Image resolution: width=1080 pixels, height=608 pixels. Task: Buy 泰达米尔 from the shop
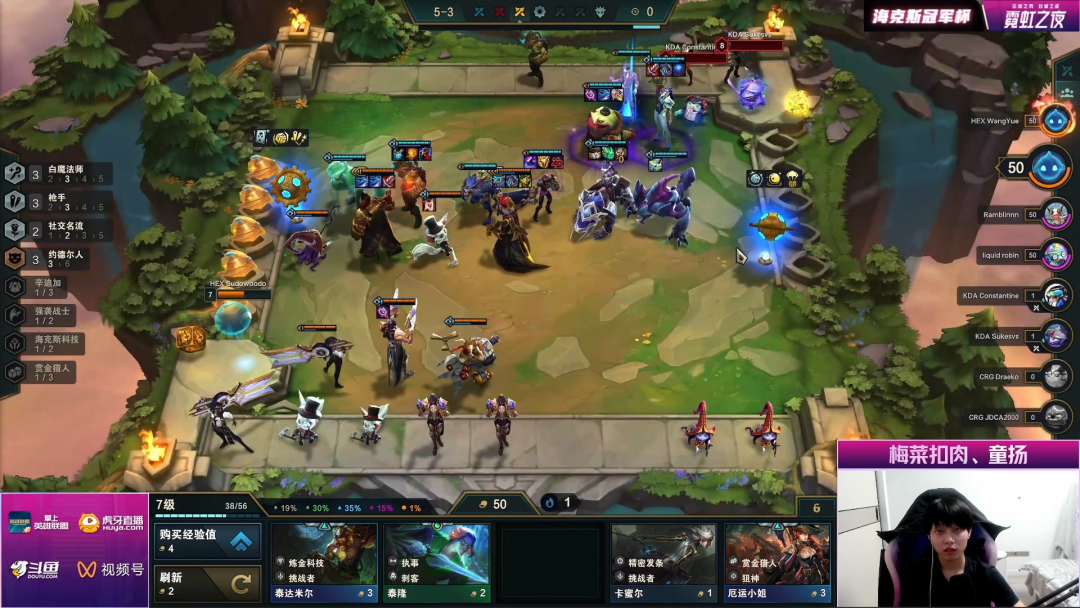pos(324,562)
